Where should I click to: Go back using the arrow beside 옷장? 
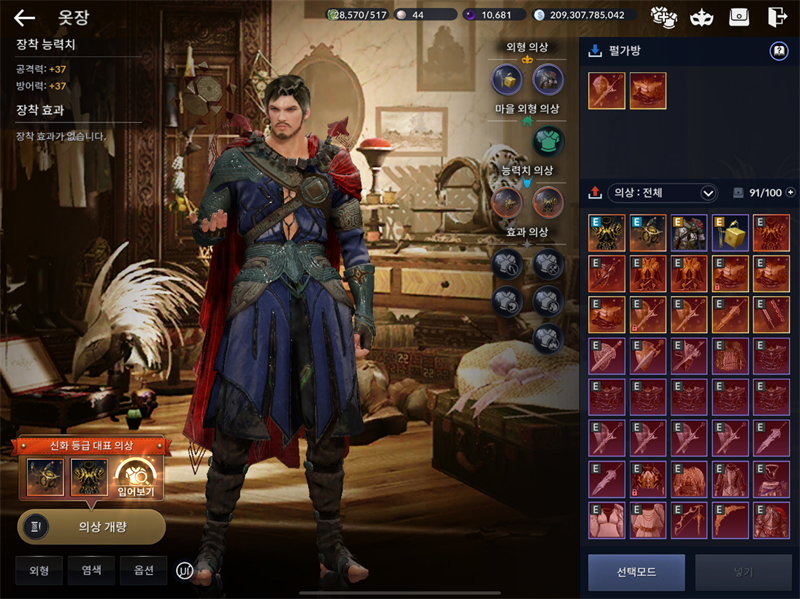click(24, 17)
